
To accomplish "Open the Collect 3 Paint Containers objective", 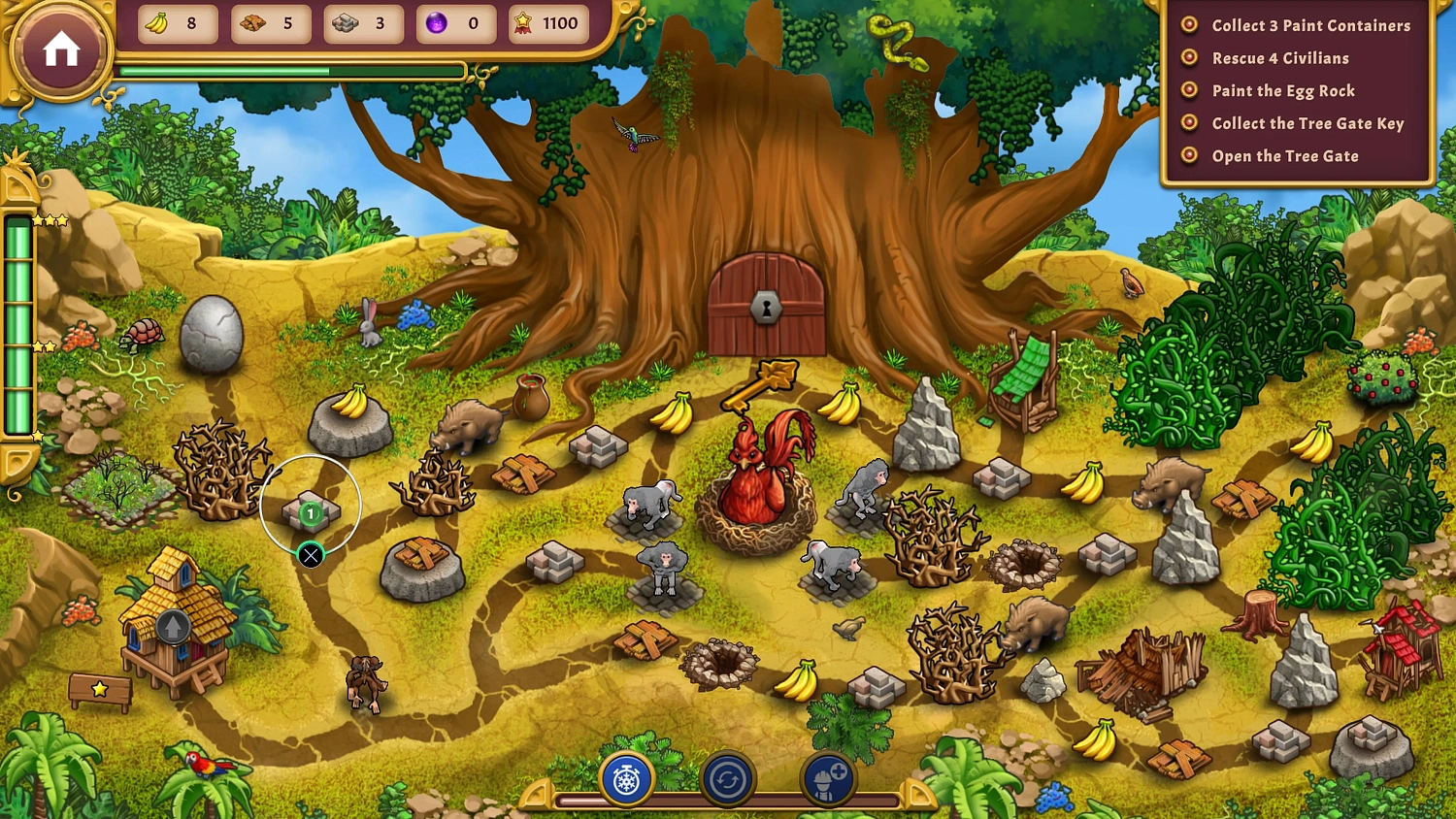I will click(x=1310, y=25).
